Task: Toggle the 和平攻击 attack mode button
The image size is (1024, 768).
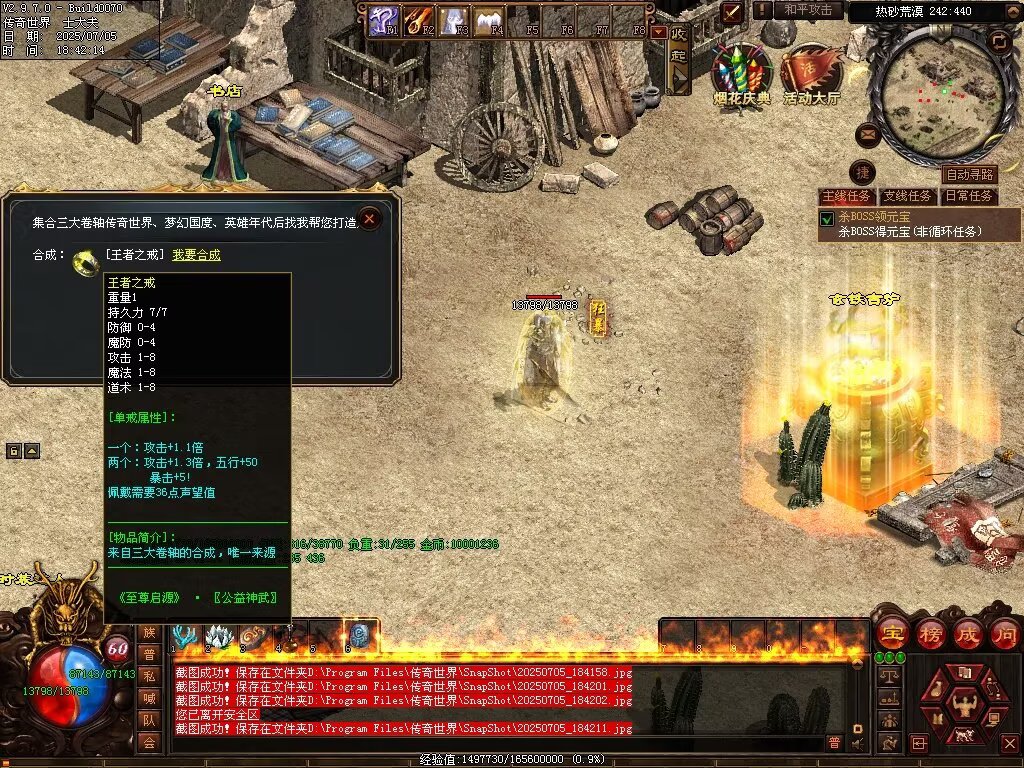Action: [808, 10]
